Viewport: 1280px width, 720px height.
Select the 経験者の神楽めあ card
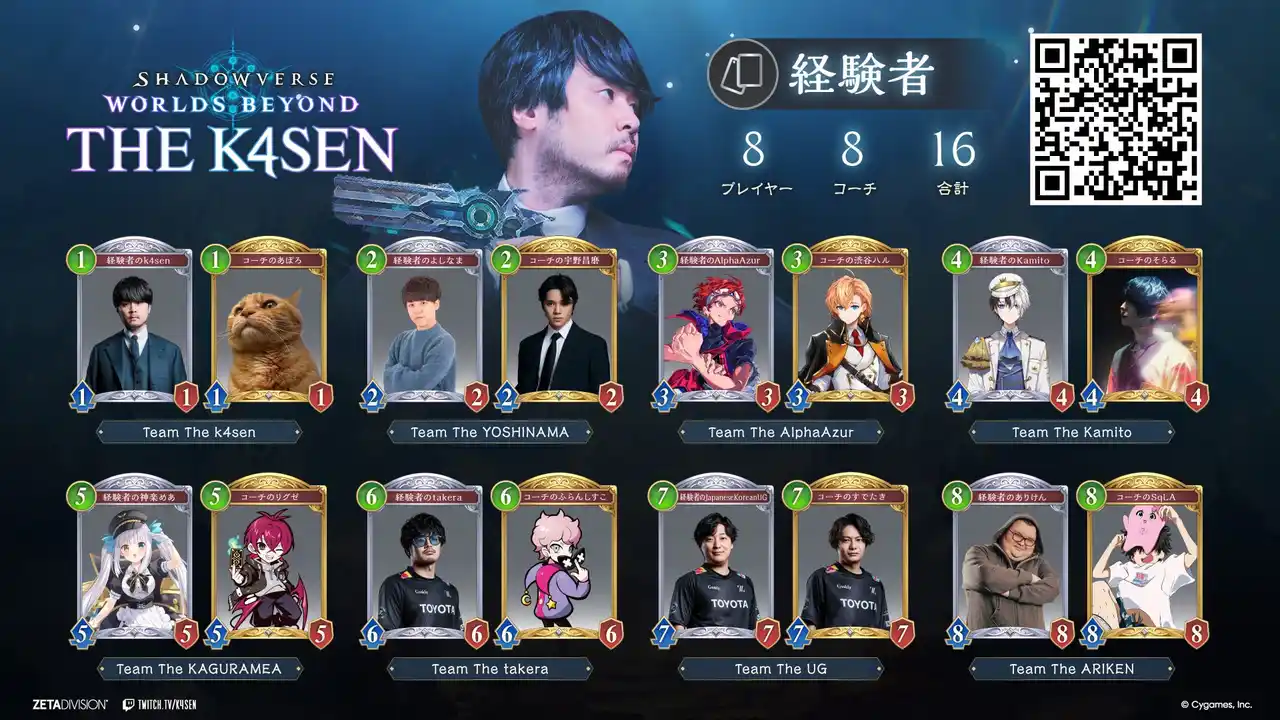click(x=135, y=562)
